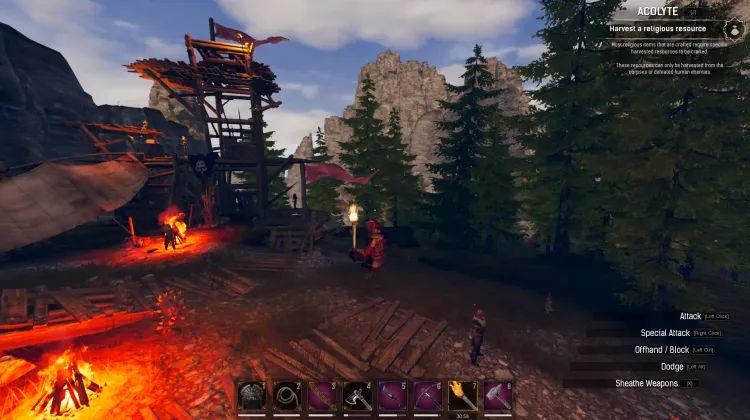Click the Acolyte journey step emblem icon

coord(736,30)
